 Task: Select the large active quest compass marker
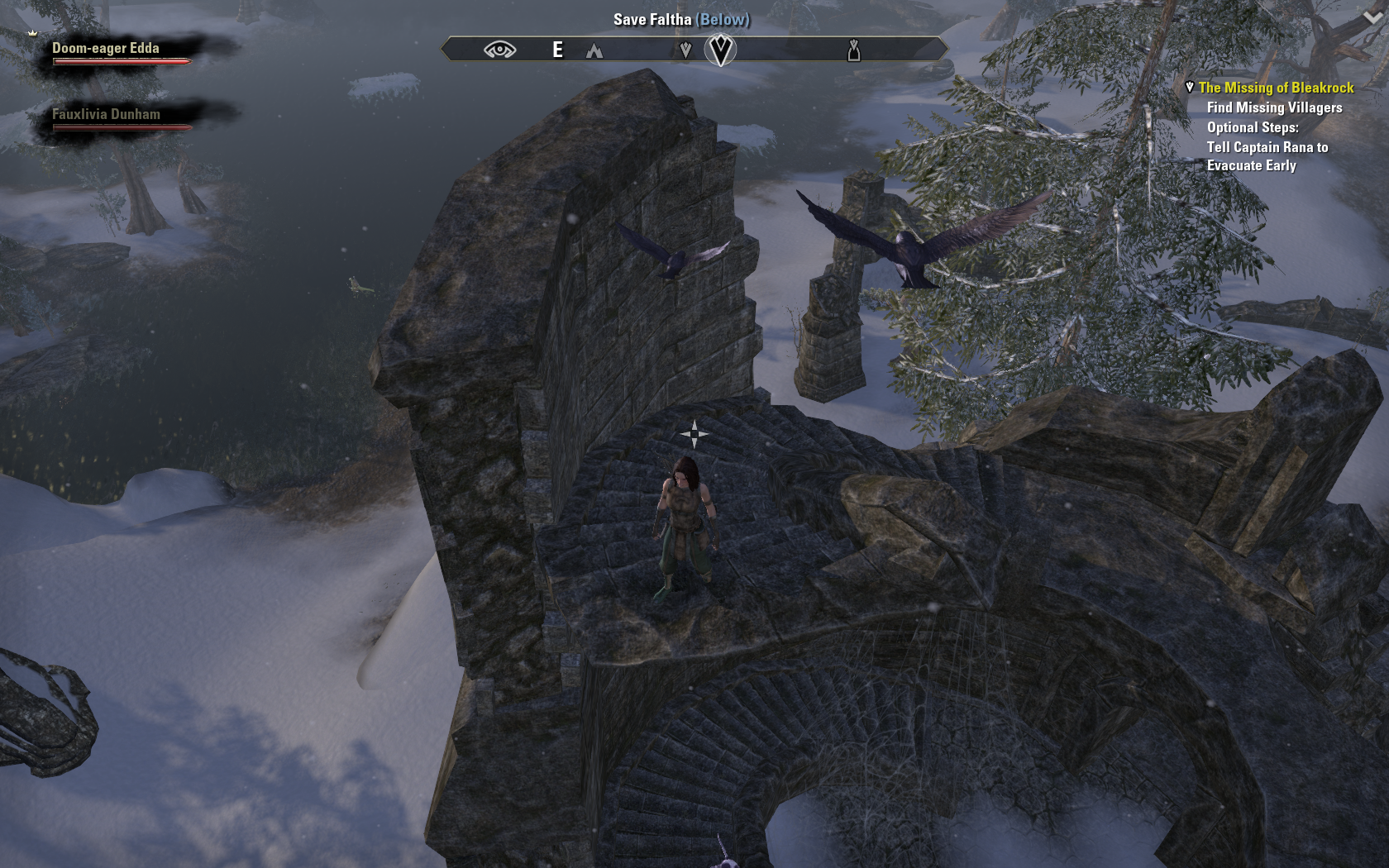(720, 50)
